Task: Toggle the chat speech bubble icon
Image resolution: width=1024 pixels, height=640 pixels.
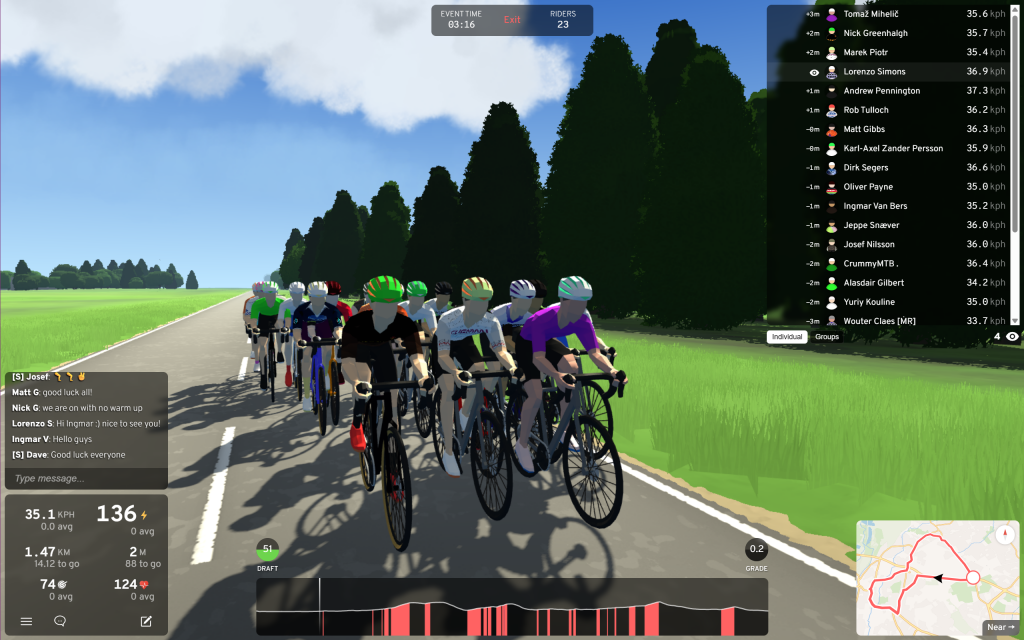Action: (x=60, y=621)
